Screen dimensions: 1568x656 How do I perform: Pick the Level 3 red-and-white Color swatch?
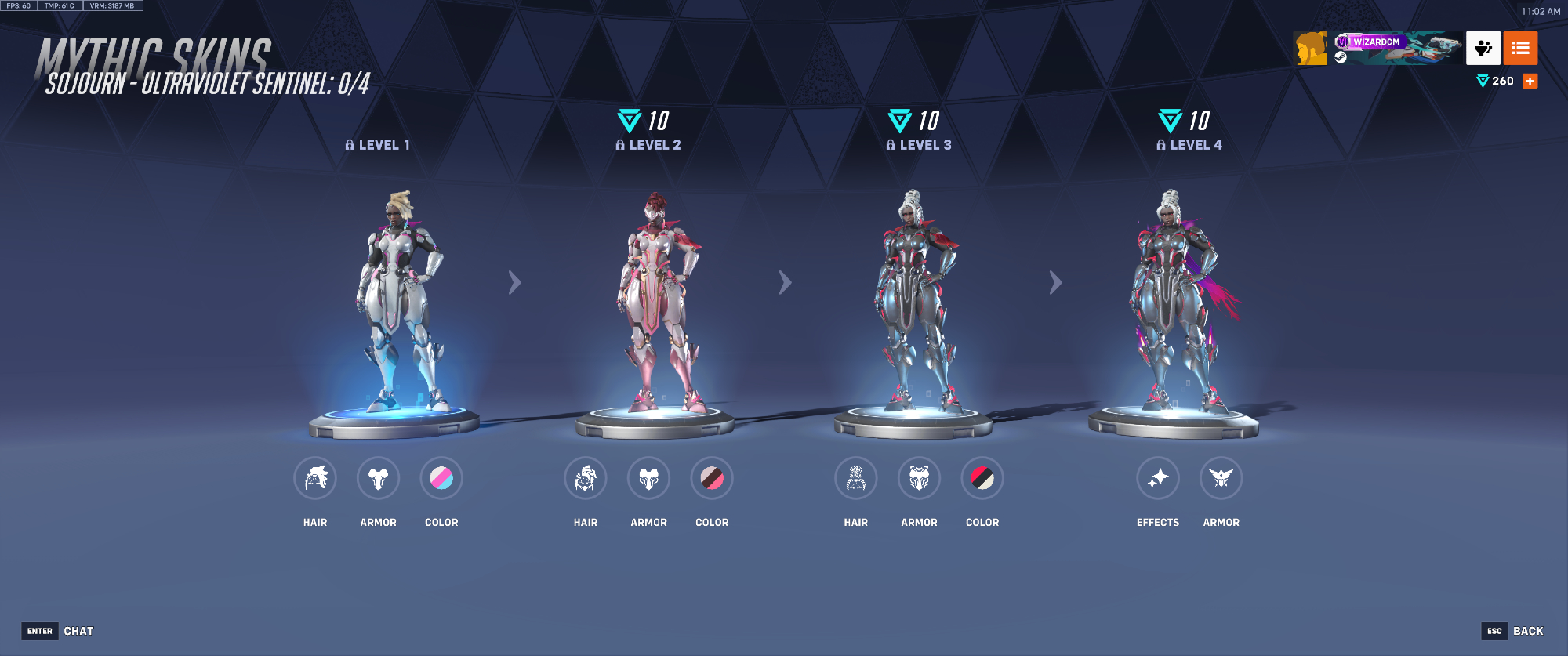[x=982, y=478]
